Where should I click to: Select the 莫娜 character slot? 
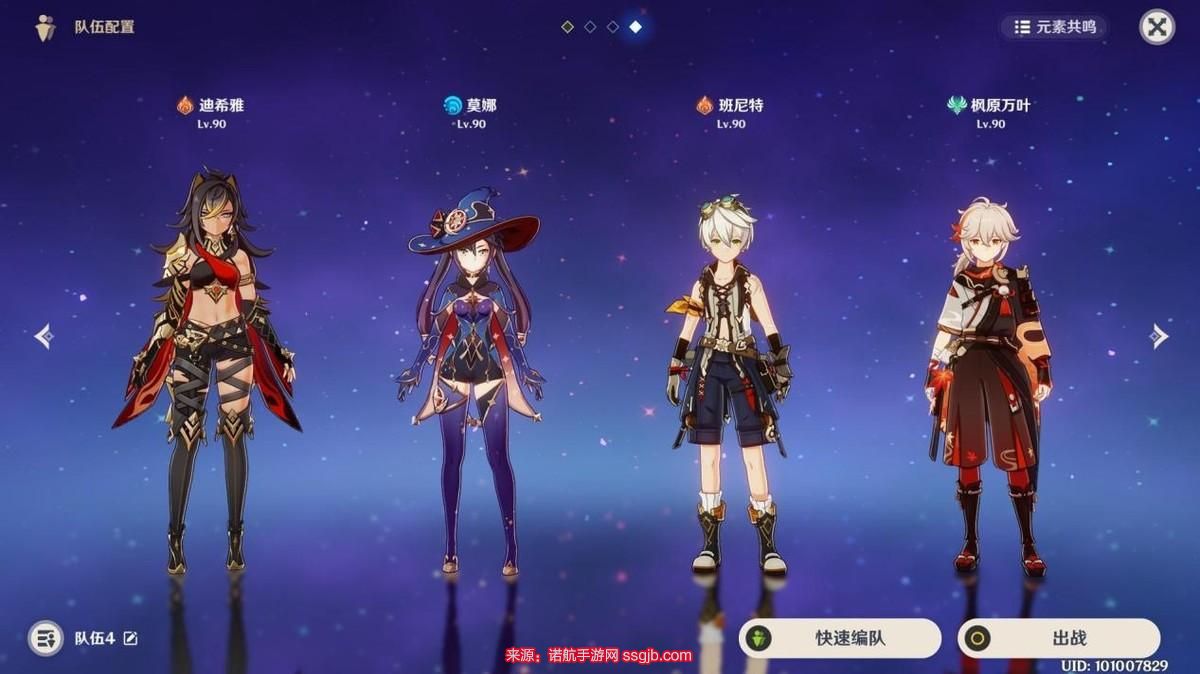click(x=469, y=370)
